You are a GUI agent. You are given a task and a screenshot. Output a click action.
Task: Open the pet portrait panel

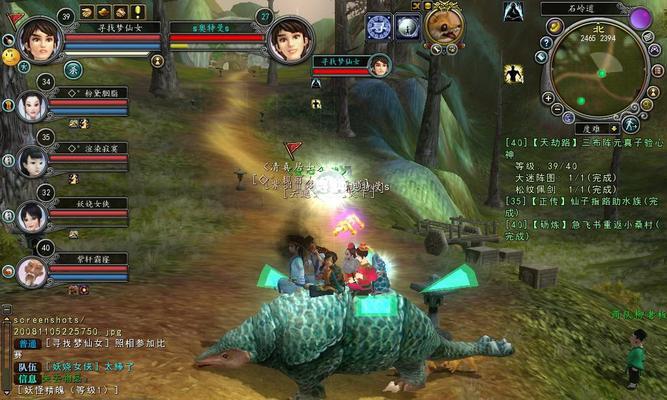coord(443,25)
